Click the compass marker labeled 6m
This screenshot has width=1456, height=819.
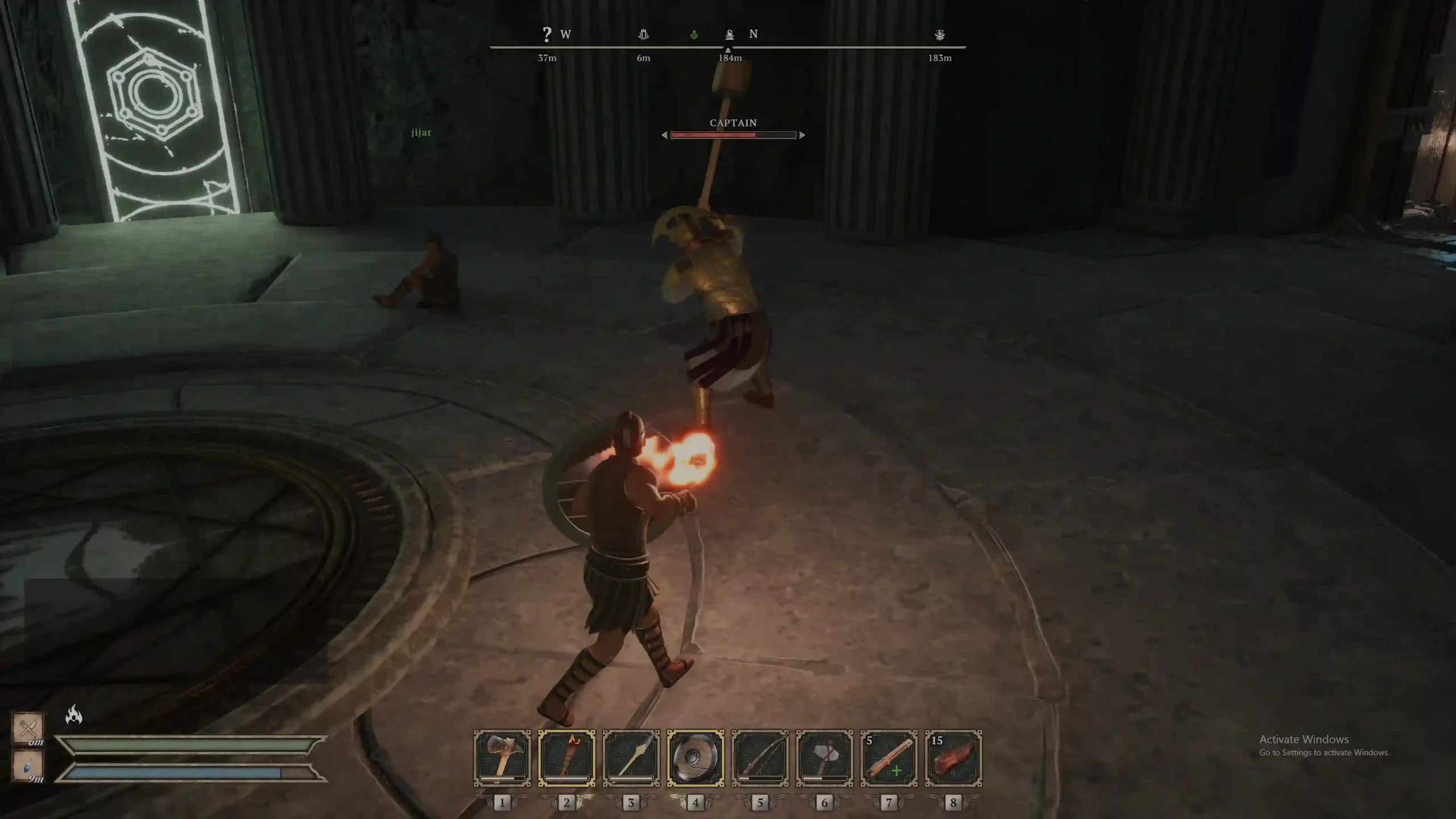pos(643,35)
